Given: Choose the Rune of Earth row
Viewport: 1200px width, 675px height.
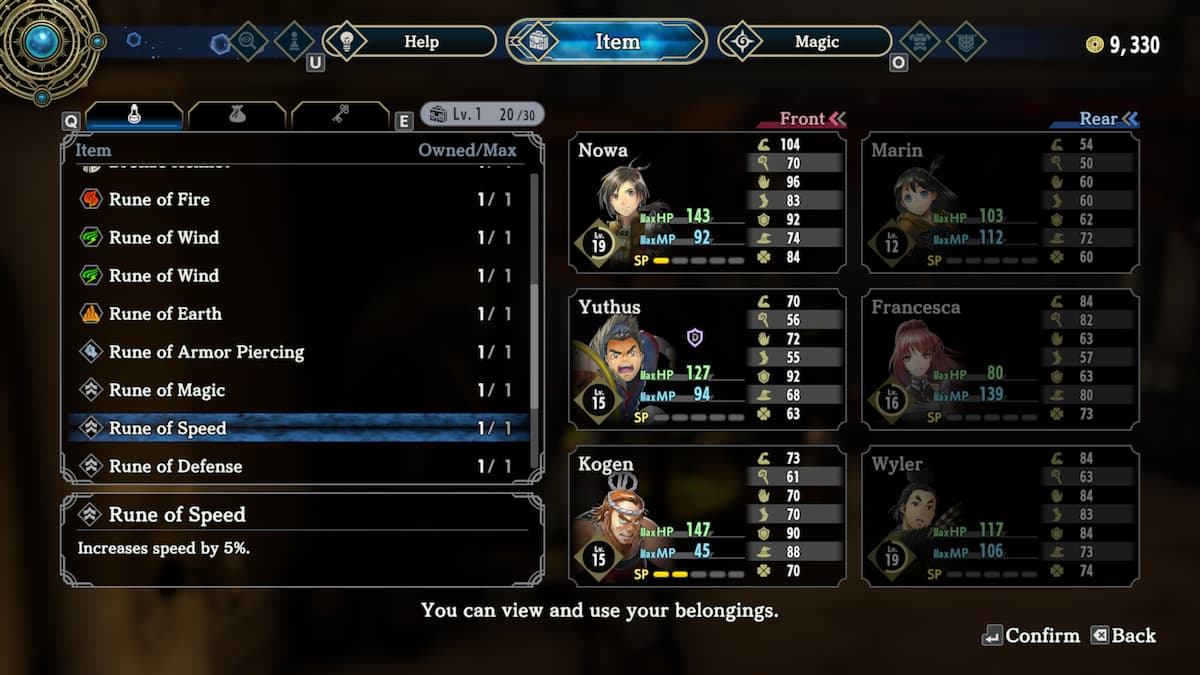Looking at the screenshot, I should (x=296, y=314).
